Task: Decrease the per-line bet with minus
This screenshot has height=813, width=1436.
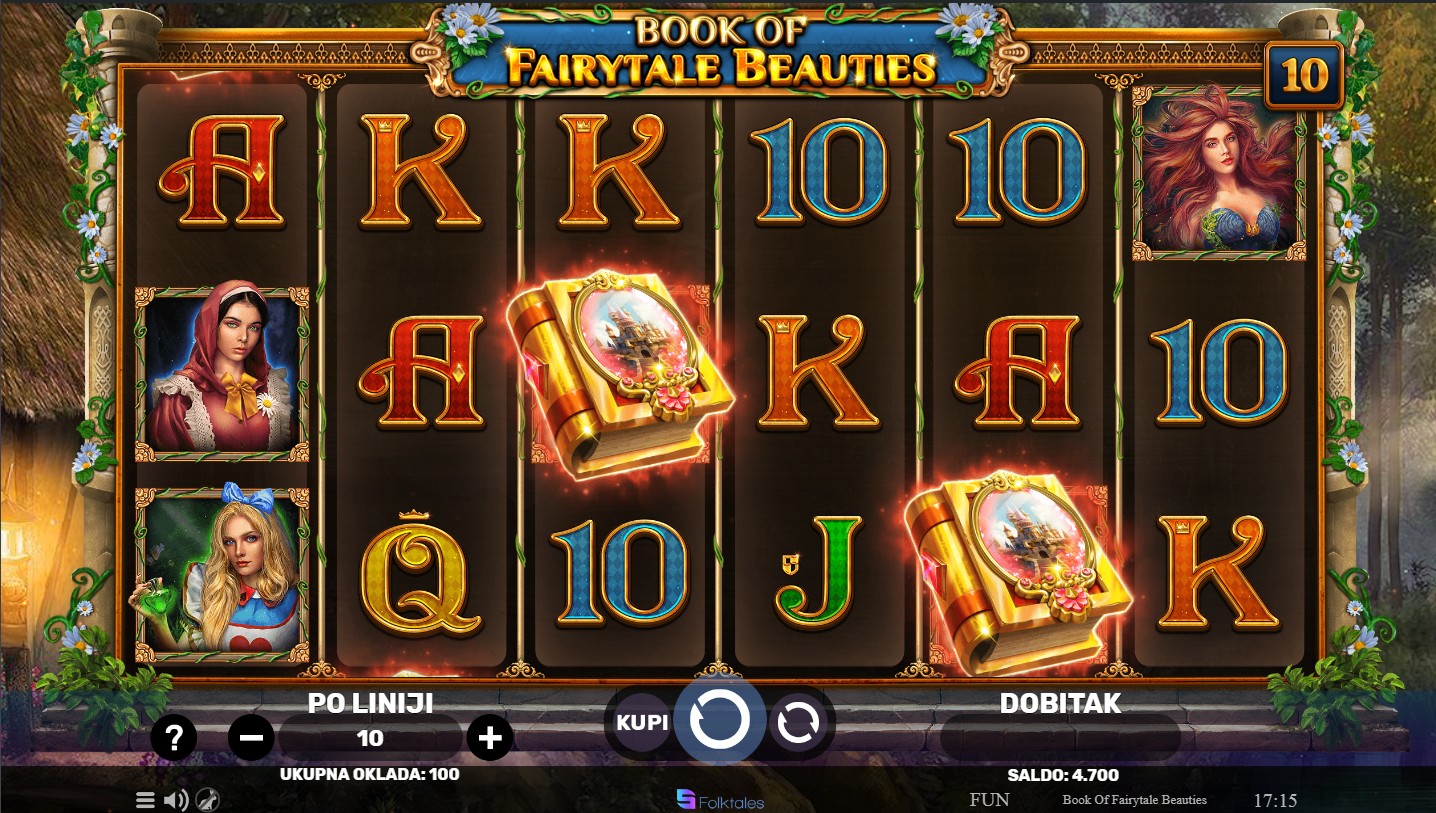Action: (x=251, y=738)
